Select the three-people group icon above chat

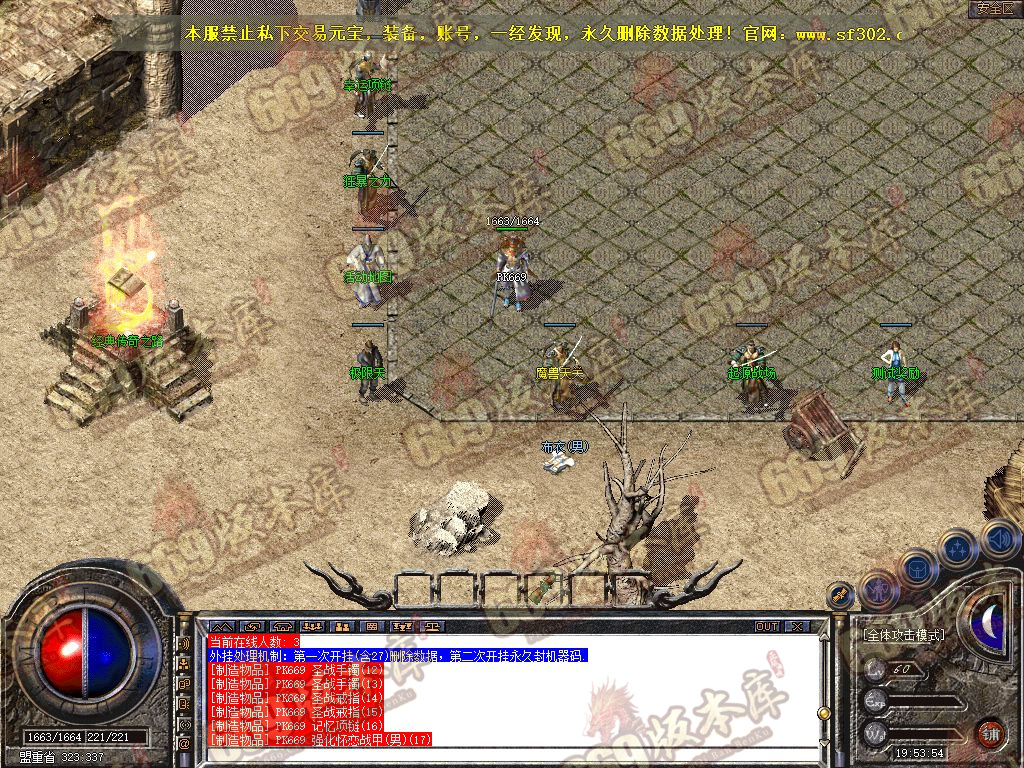point(313,626)
